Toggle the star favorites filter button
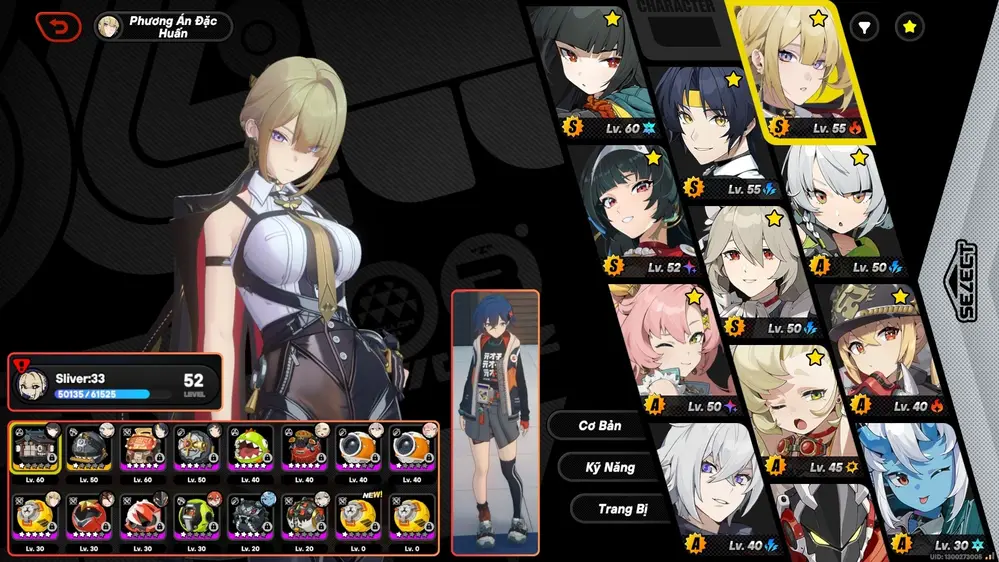The width and height of the screenshot is (999, 562). tap(909, 27)
